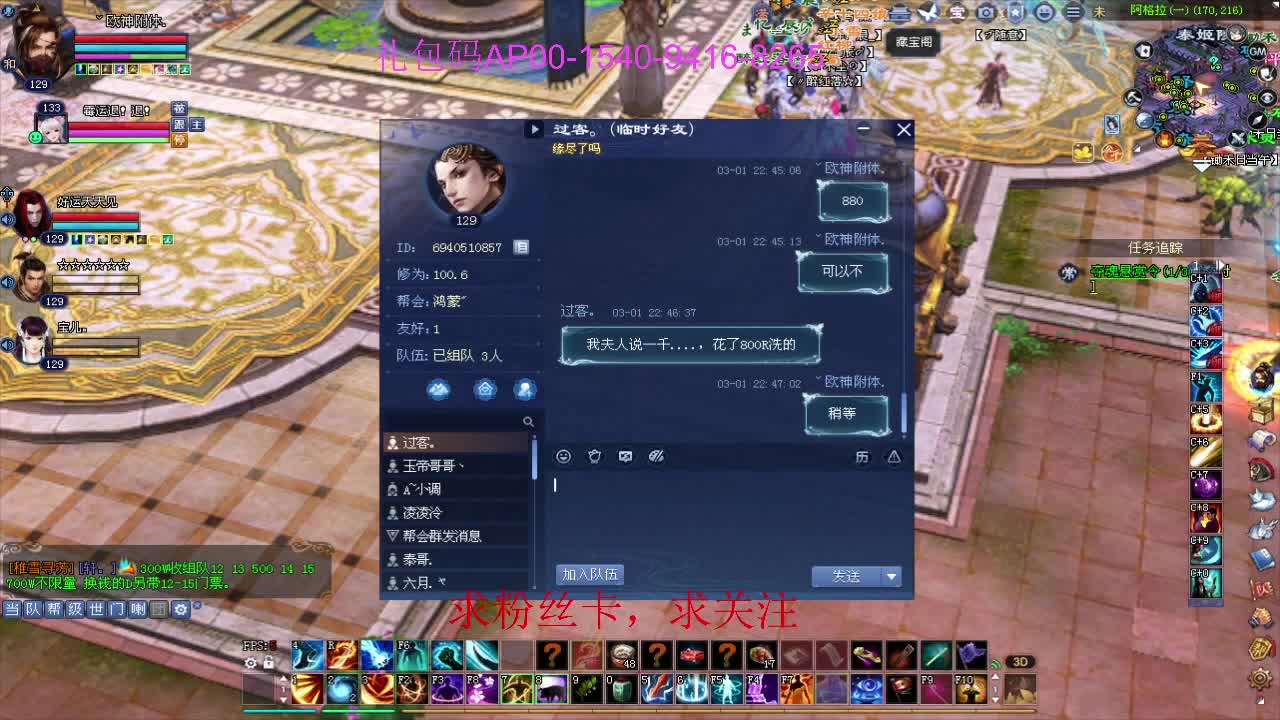
Task: Toggle the 喇 megaphone channel tab
Action: coord(136,610)
